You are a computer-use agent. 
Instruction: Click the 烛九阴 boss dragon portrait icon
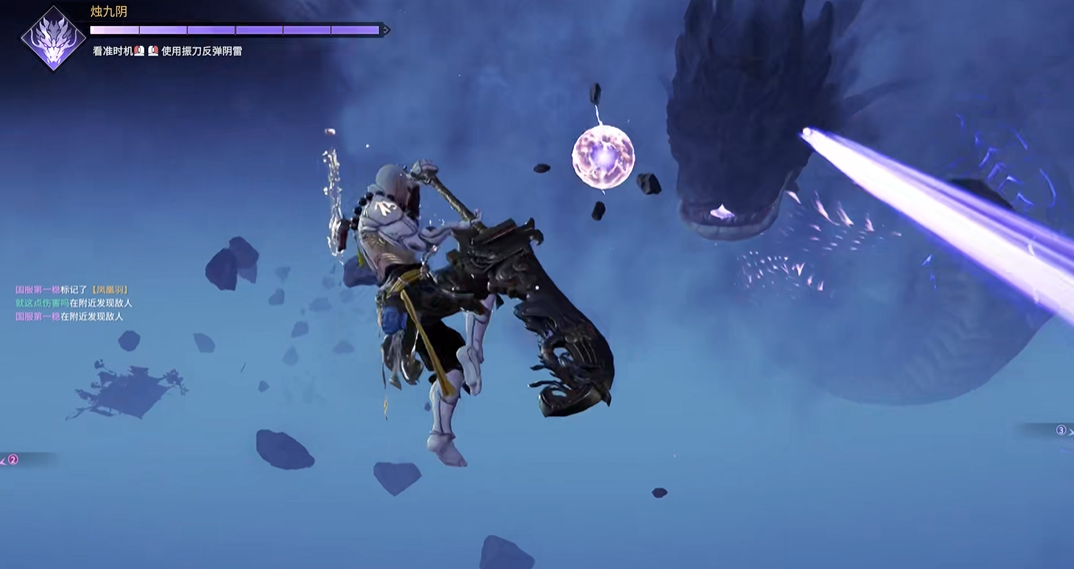pyautogui.click(x=53, y=39)
